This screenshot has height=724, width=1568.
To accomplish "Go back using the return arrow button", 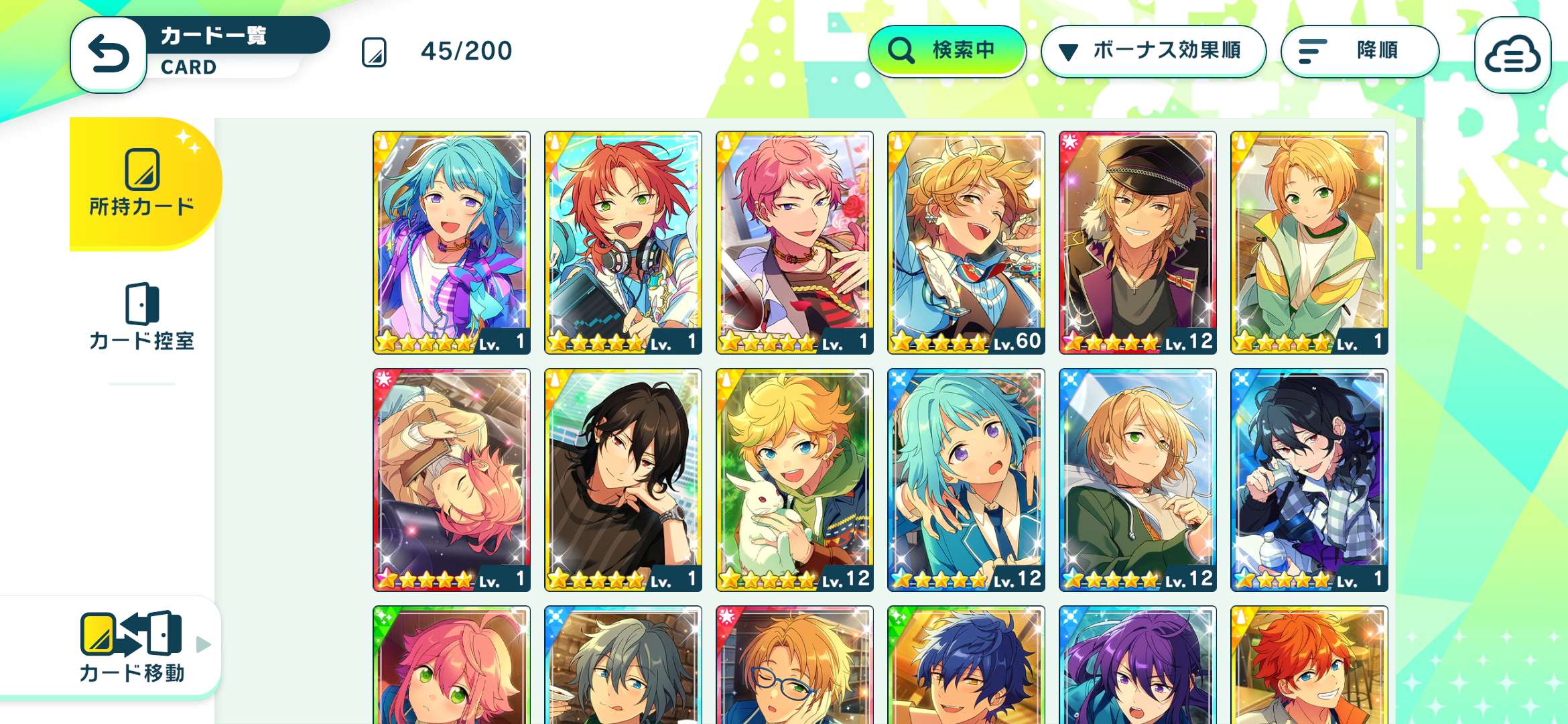I will (109, 54).
